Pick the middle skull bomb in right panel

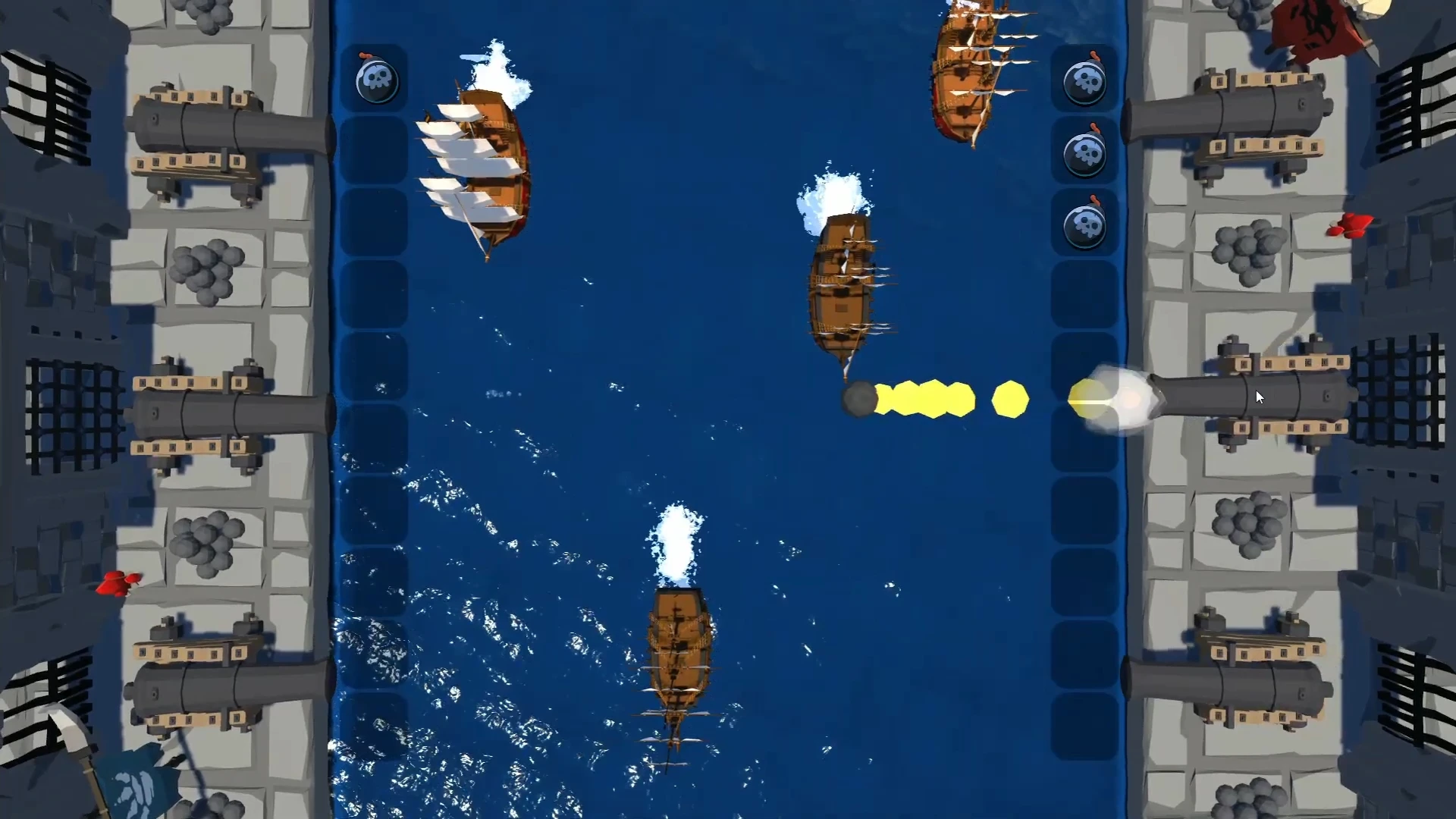(1086, 152)
